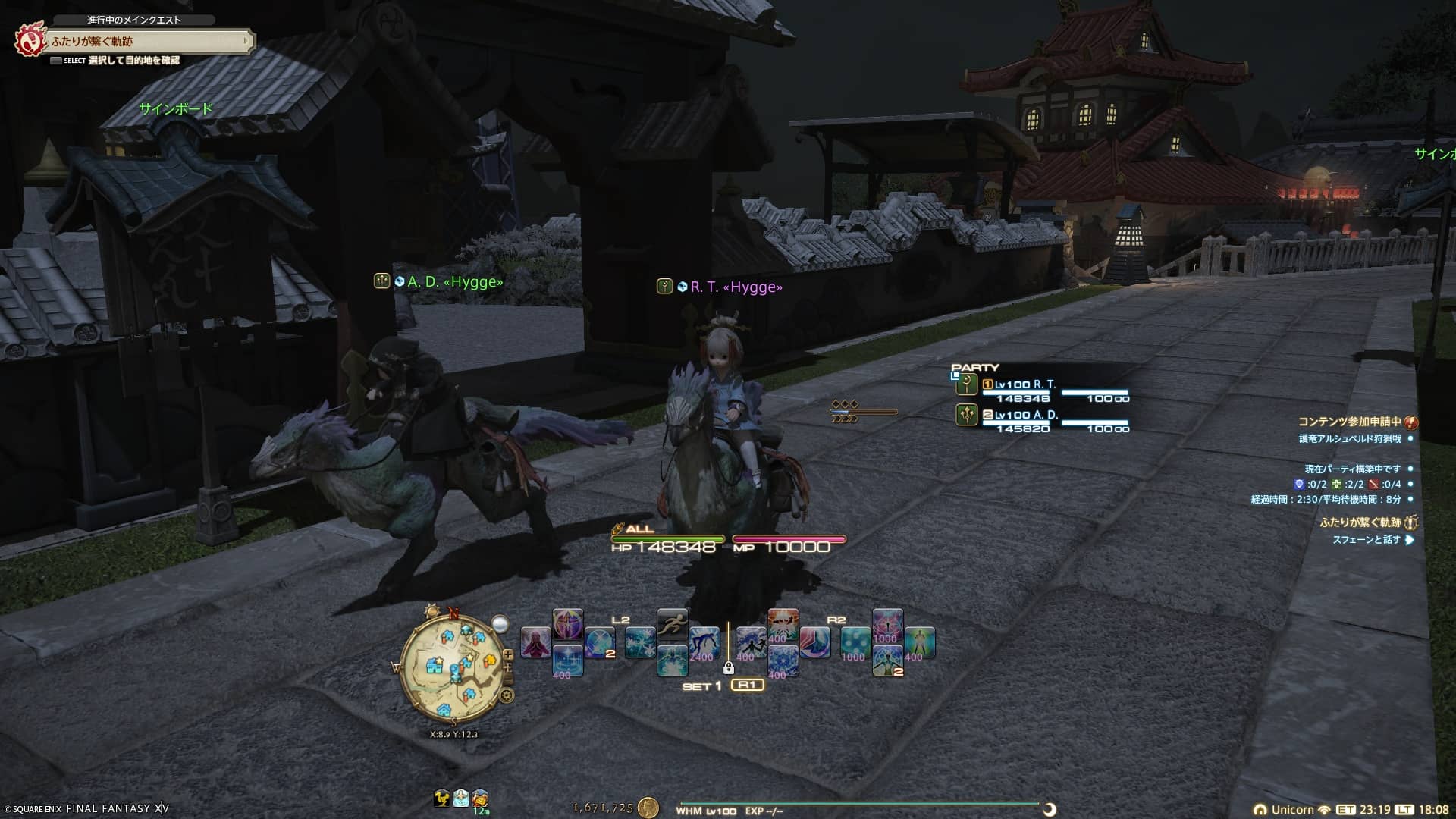Open the tracked quest ふたりが繋ぐ軌跡 in duty list
This screenshot has width=1456, height=819.
(x=1360, y=522)
